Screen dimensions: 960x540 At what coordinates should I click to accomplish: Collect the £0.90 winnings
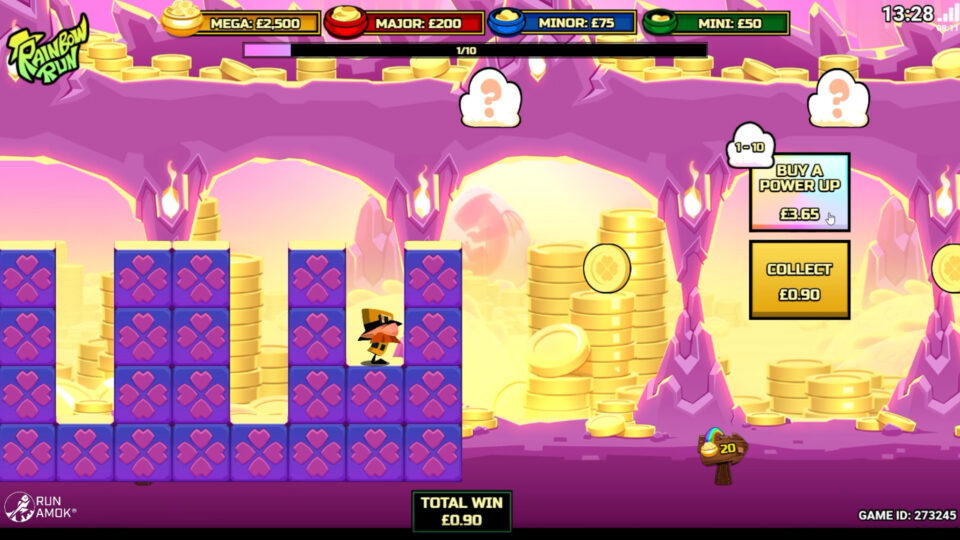coord(799,280)
